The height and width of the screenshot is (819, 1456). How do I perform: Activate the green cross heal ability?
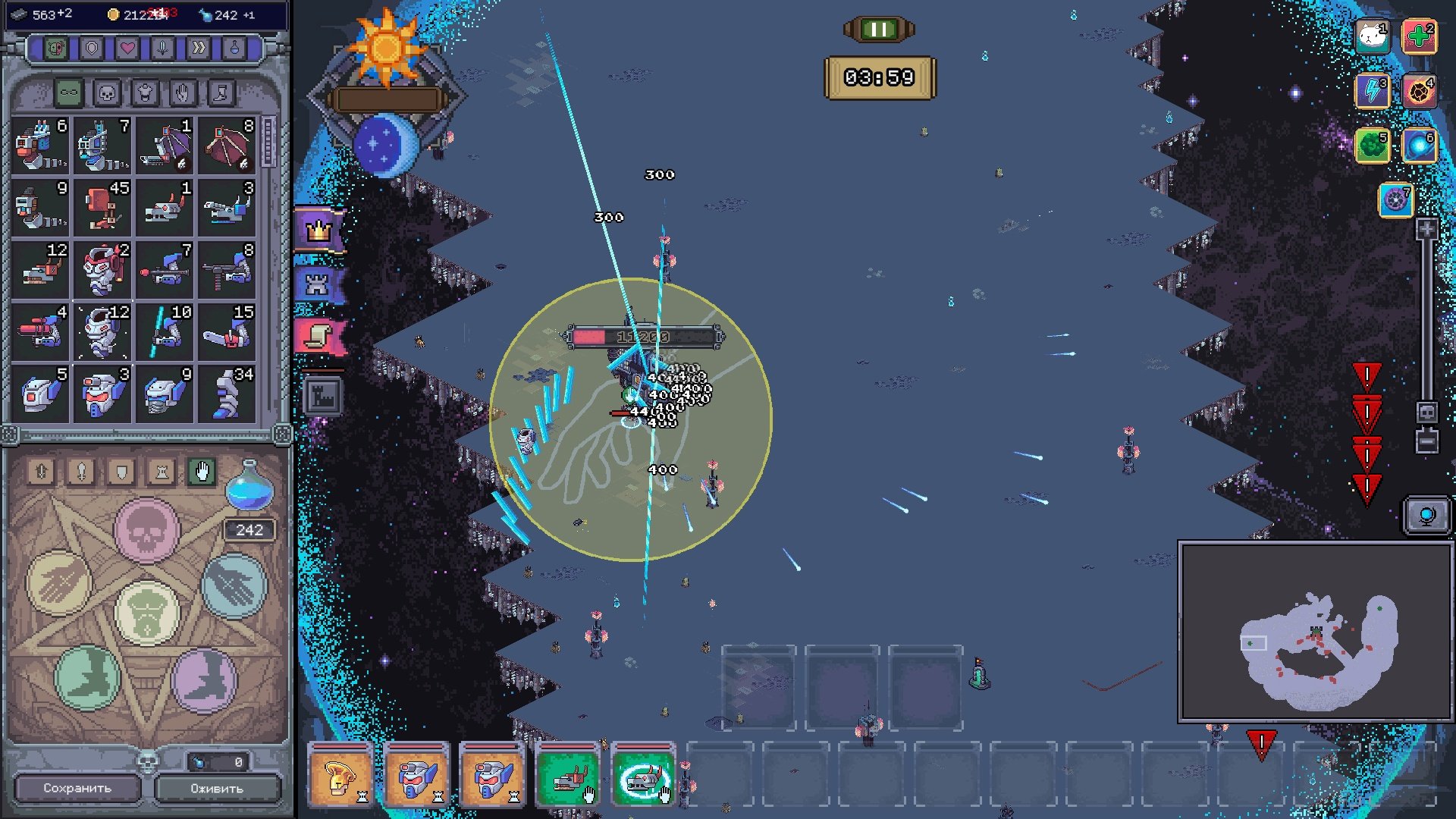(x=1419, y=36)
